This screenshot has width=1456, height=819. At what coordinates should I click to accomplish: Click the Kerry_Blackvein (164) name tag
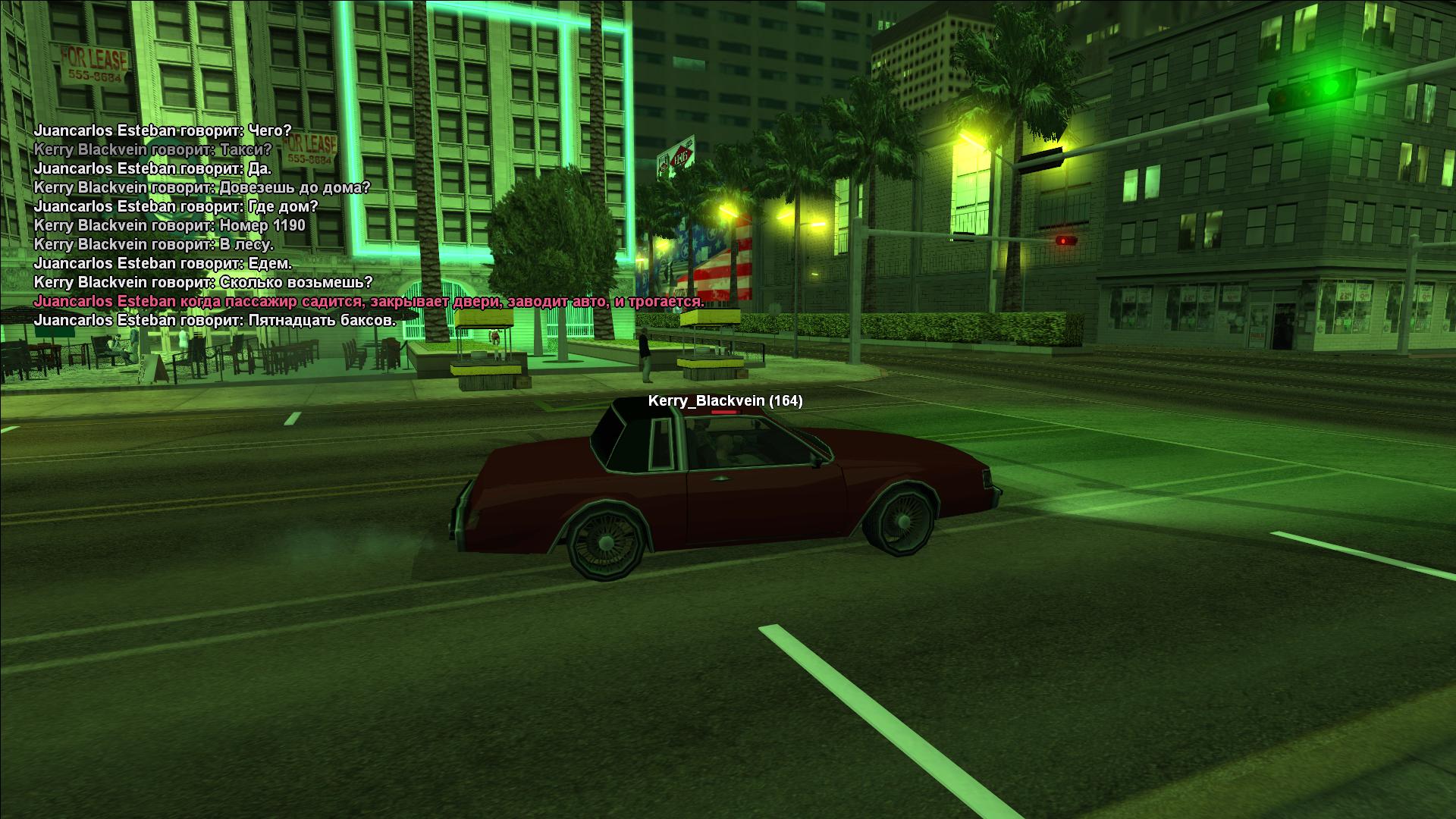pos(725,401)
